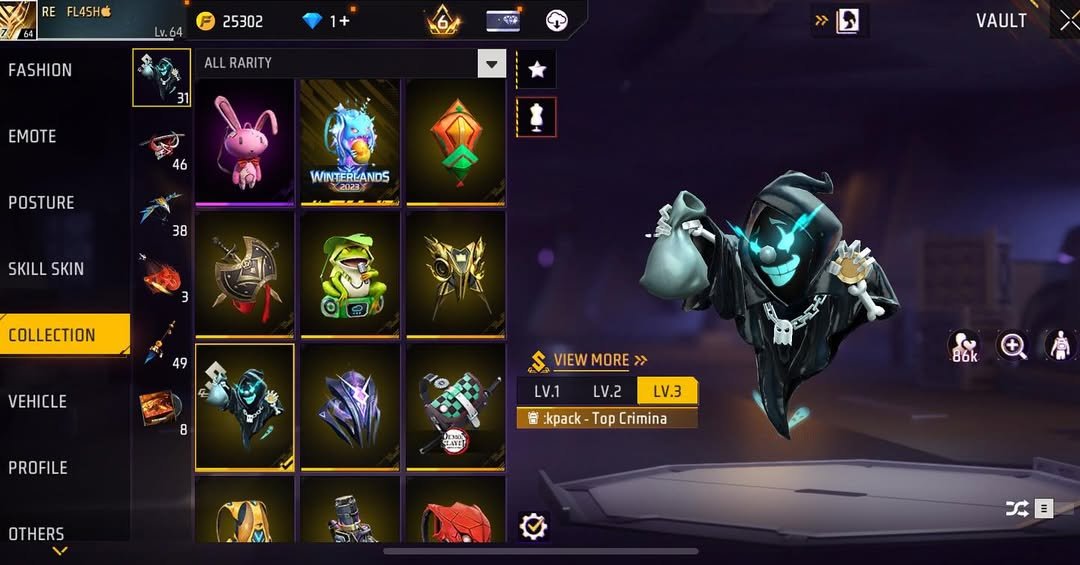Select the green frog backpack
1080x565 pixels.
pos(350,274)
